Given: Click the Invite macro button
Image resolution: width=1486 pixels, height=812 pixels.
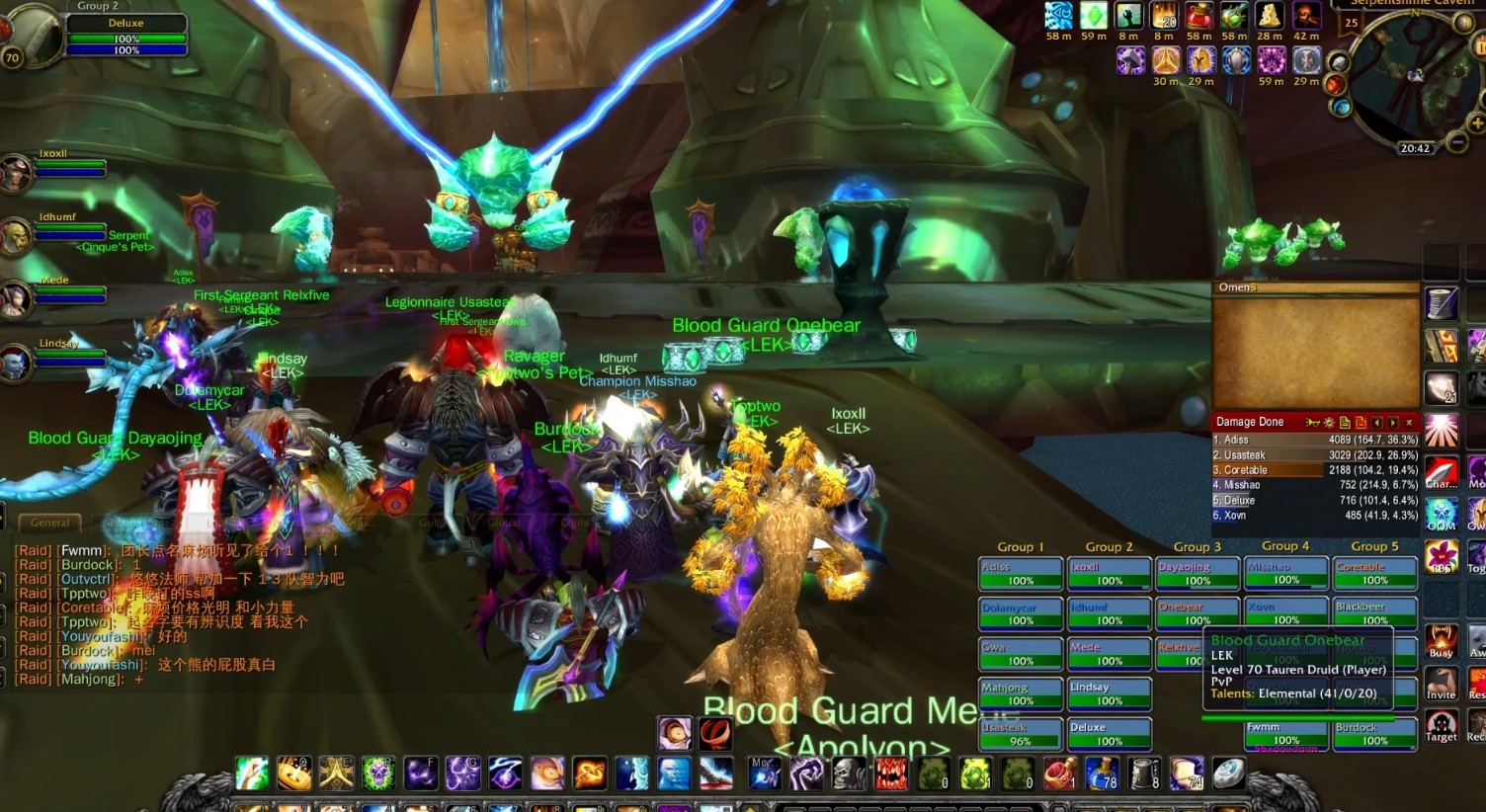Looking at the screenshot, I should pos(1441,682).
